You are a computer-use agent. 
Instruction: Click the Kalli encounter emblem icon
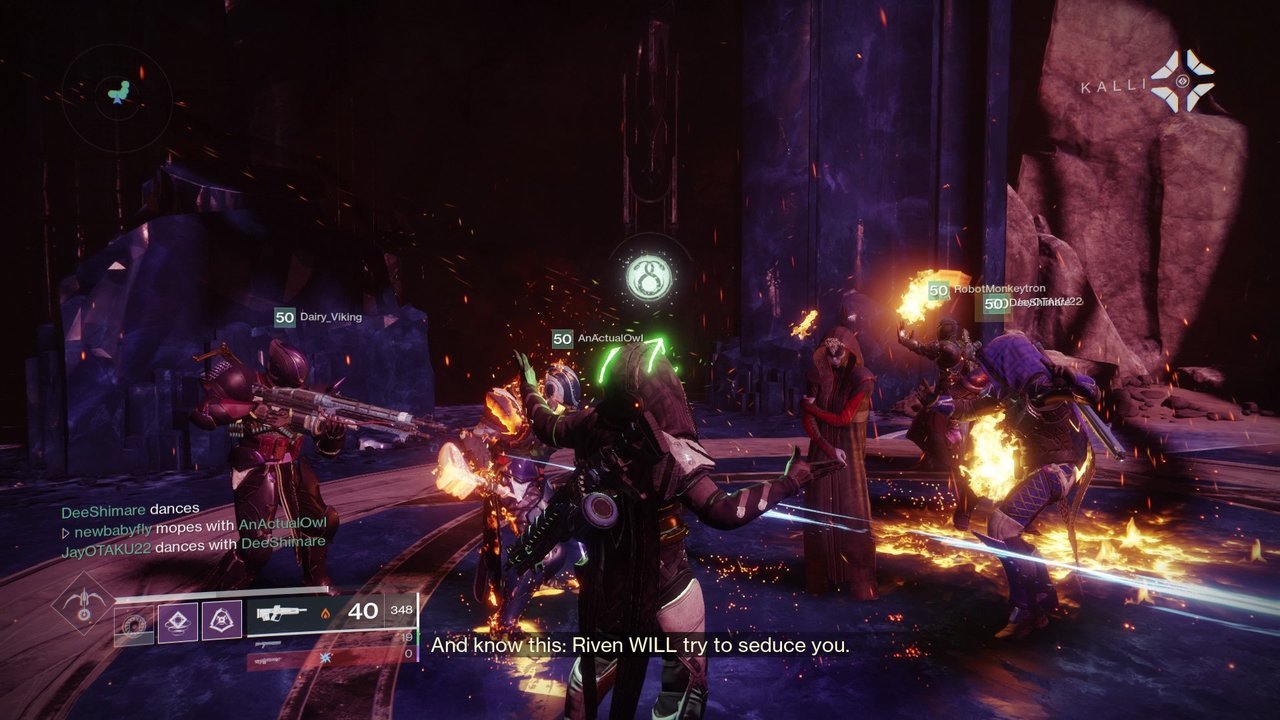[x=1181, y=82]
